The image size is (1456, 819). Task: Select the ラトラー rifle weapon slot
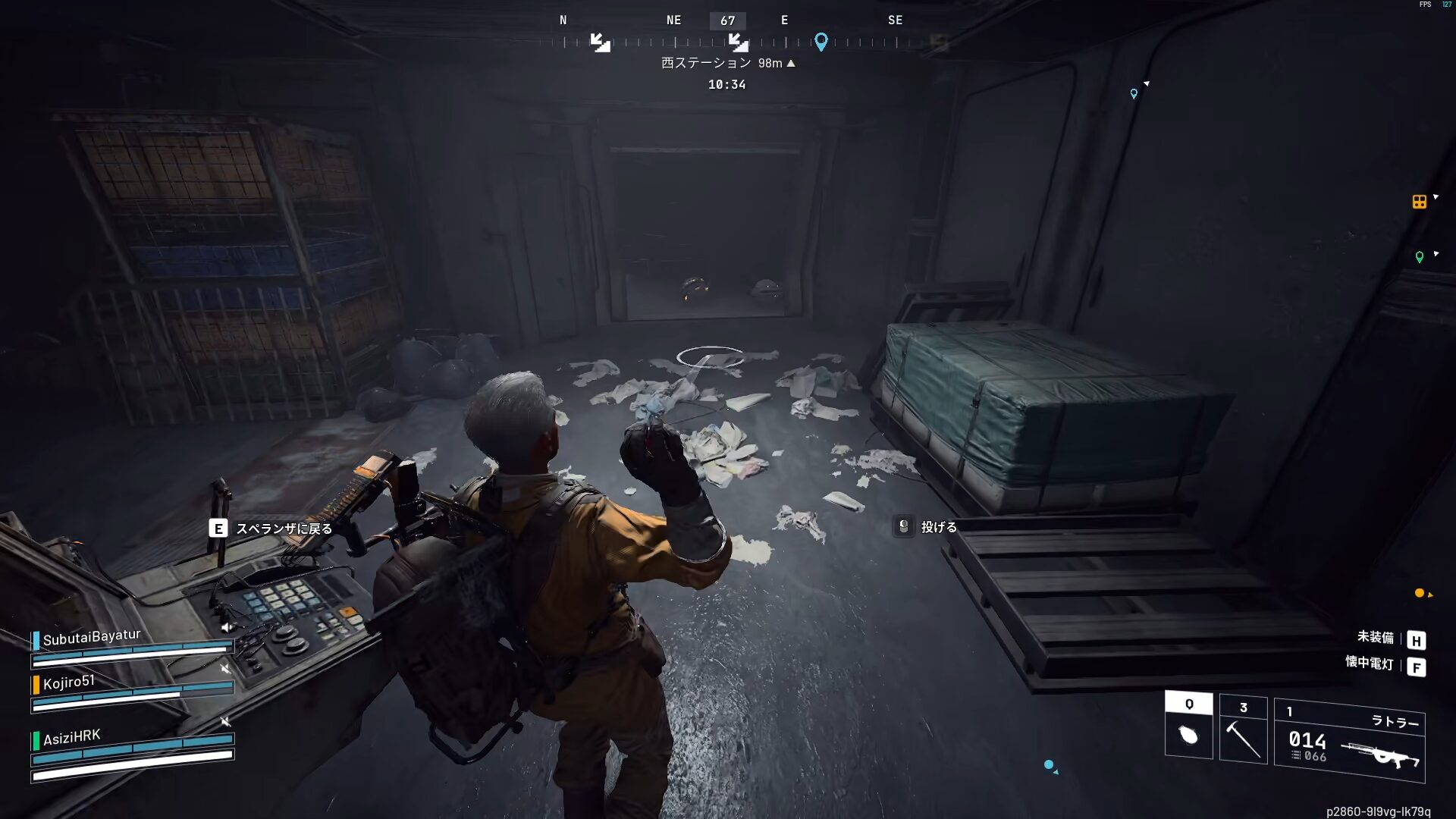pyautogui.click(x=1349, y=740)
